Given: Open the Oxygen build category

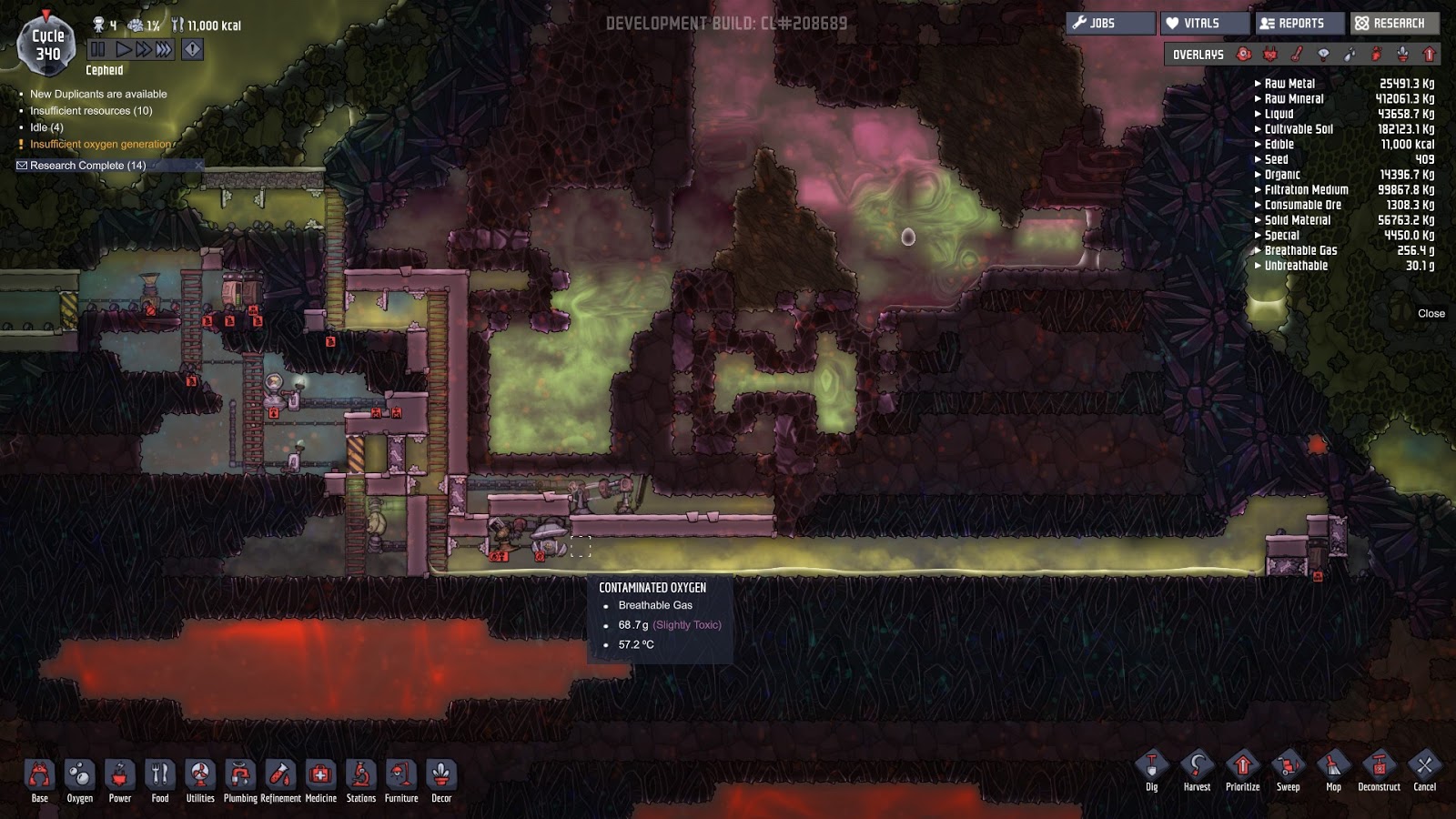Looking at the screenshot, I should pos(79,781).
